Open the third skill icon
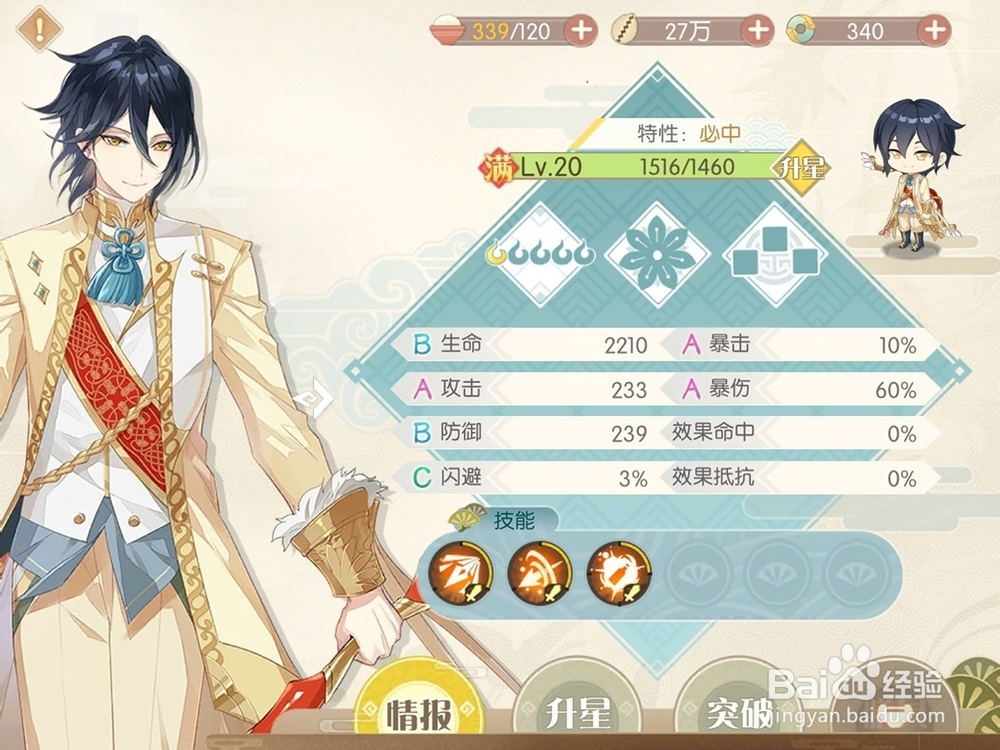The width and height of the screenshot is (1000, 750). (x=618, y=574)
